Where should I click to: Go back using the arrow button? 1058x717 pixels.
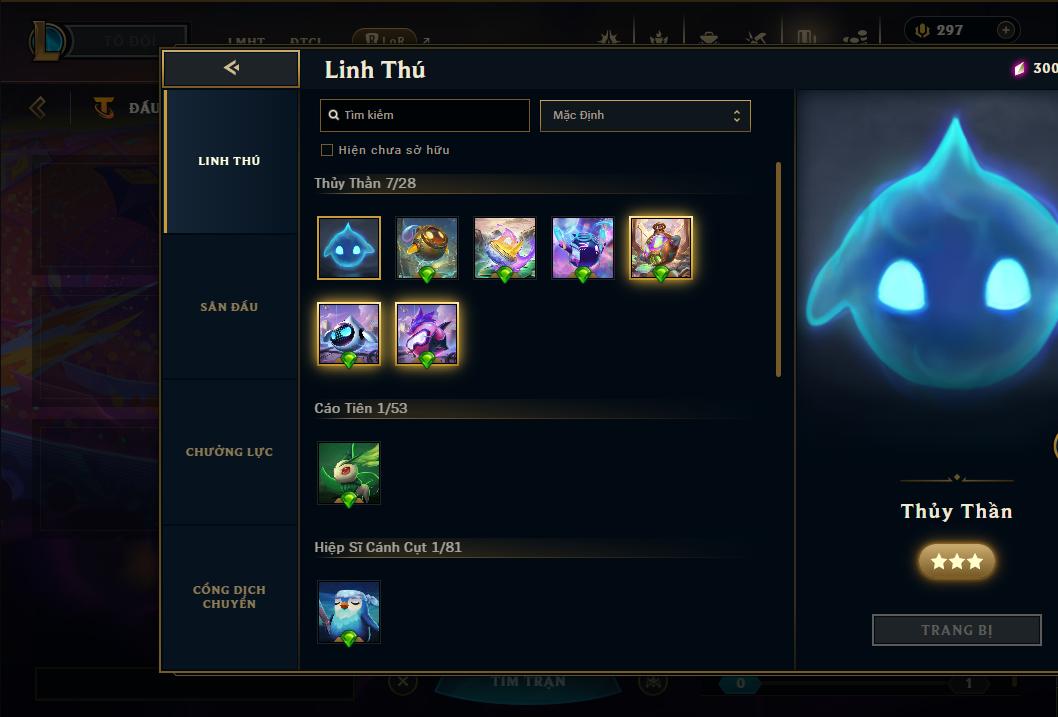pyautogui.click(x=231, y=68)
